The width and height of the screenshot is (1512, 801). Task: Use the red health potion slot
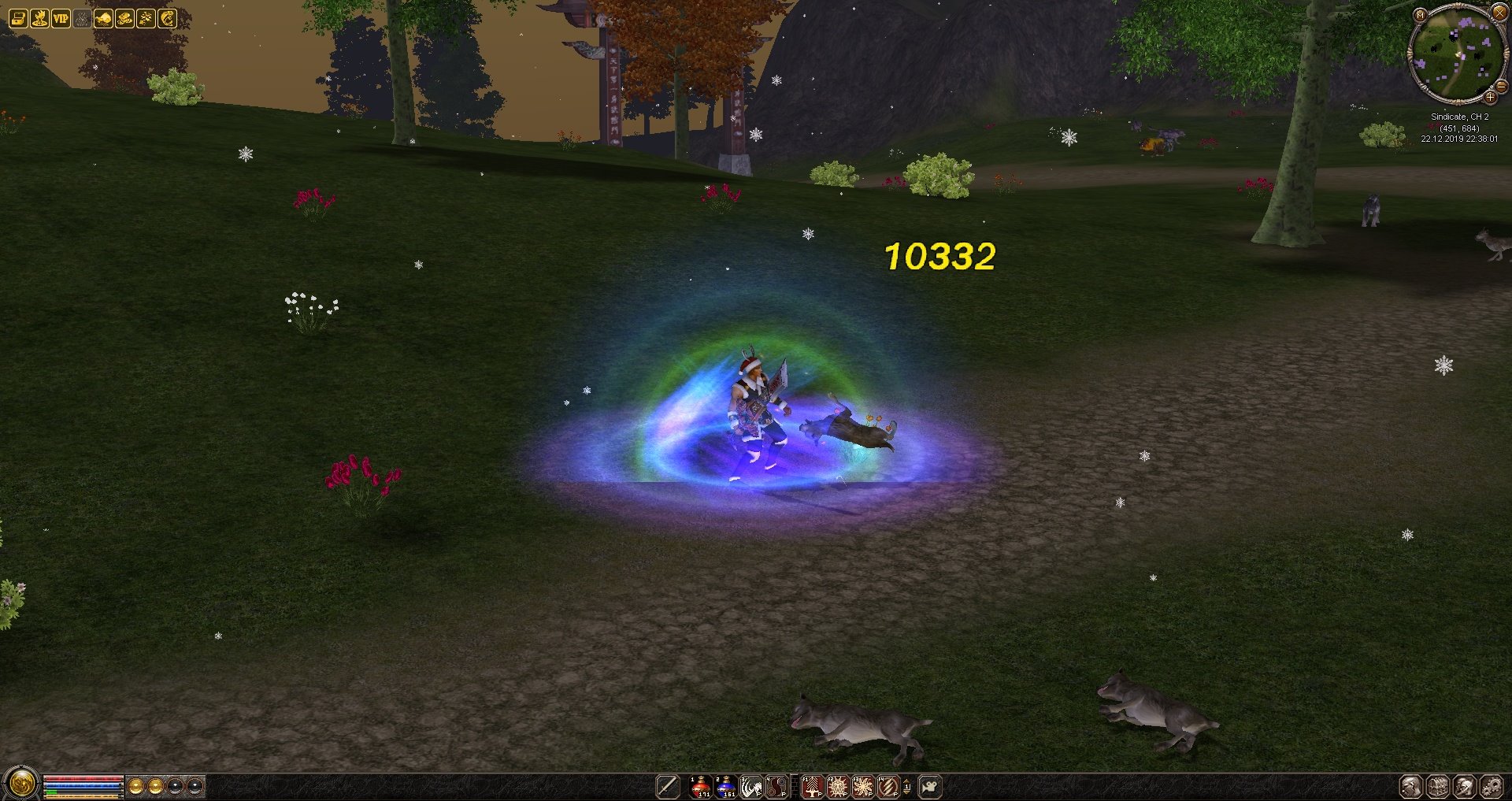(x=700, y=786)
